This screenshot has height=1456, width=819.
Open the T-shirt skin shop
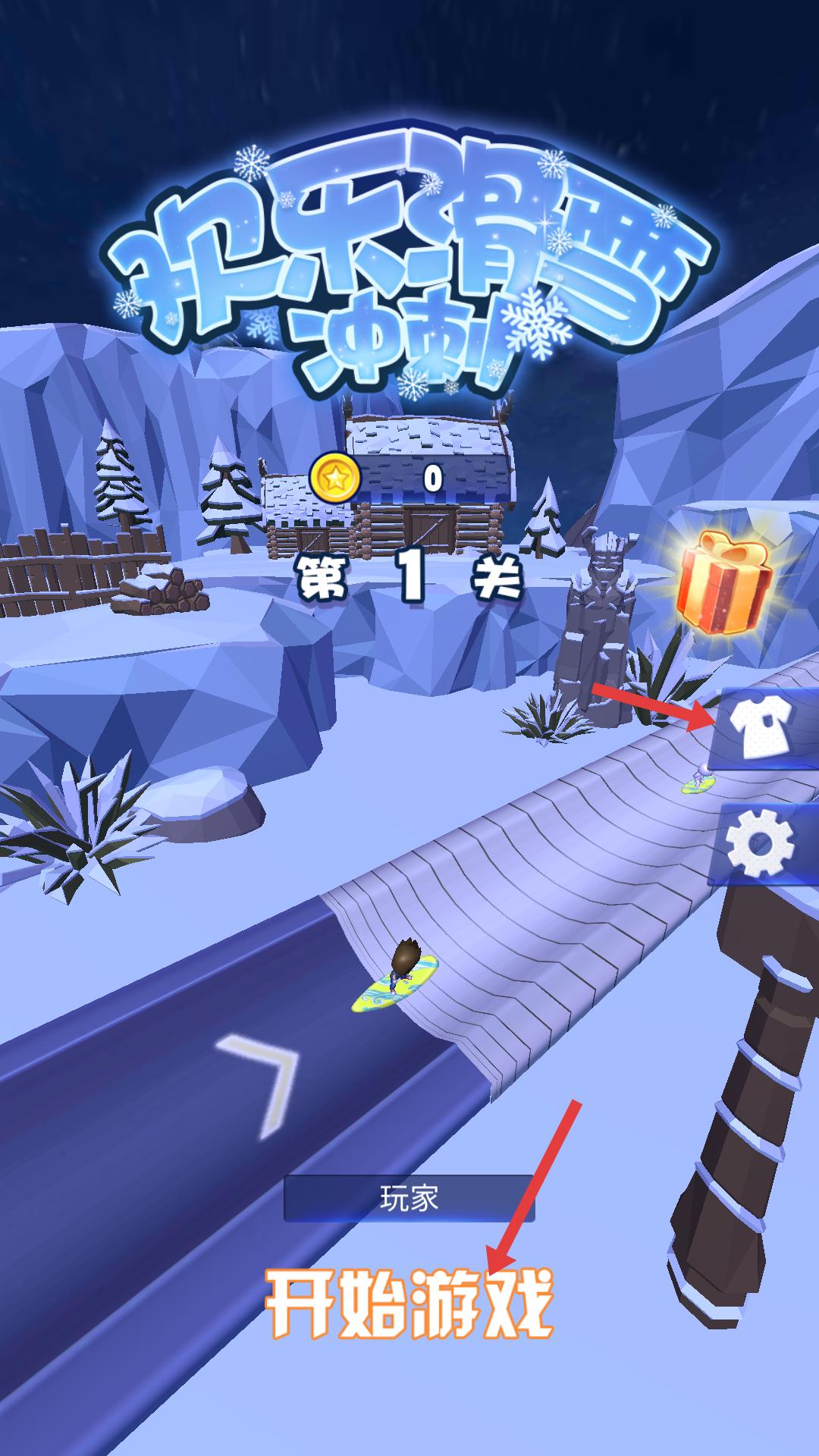pyautogui.click(x=762, y=730)
